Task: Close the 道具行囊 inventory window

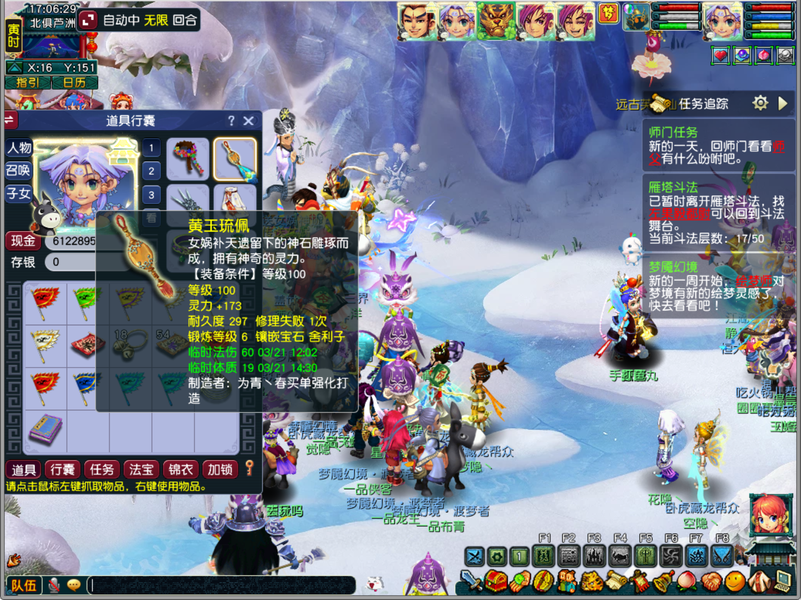Action: (x=249, y=121)
